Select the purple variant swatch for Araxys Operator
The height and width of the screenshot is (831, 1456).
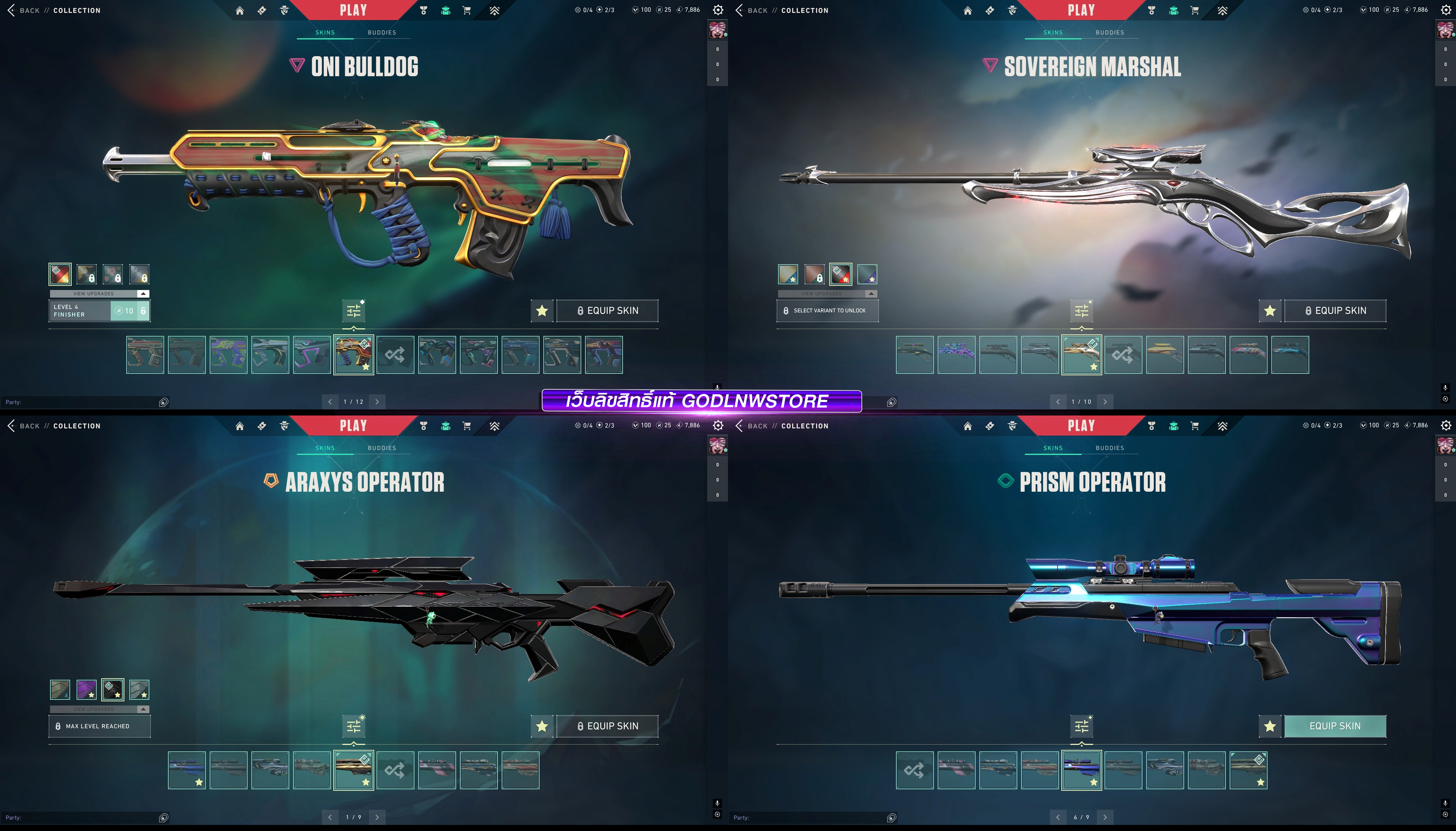click(86, 690)
